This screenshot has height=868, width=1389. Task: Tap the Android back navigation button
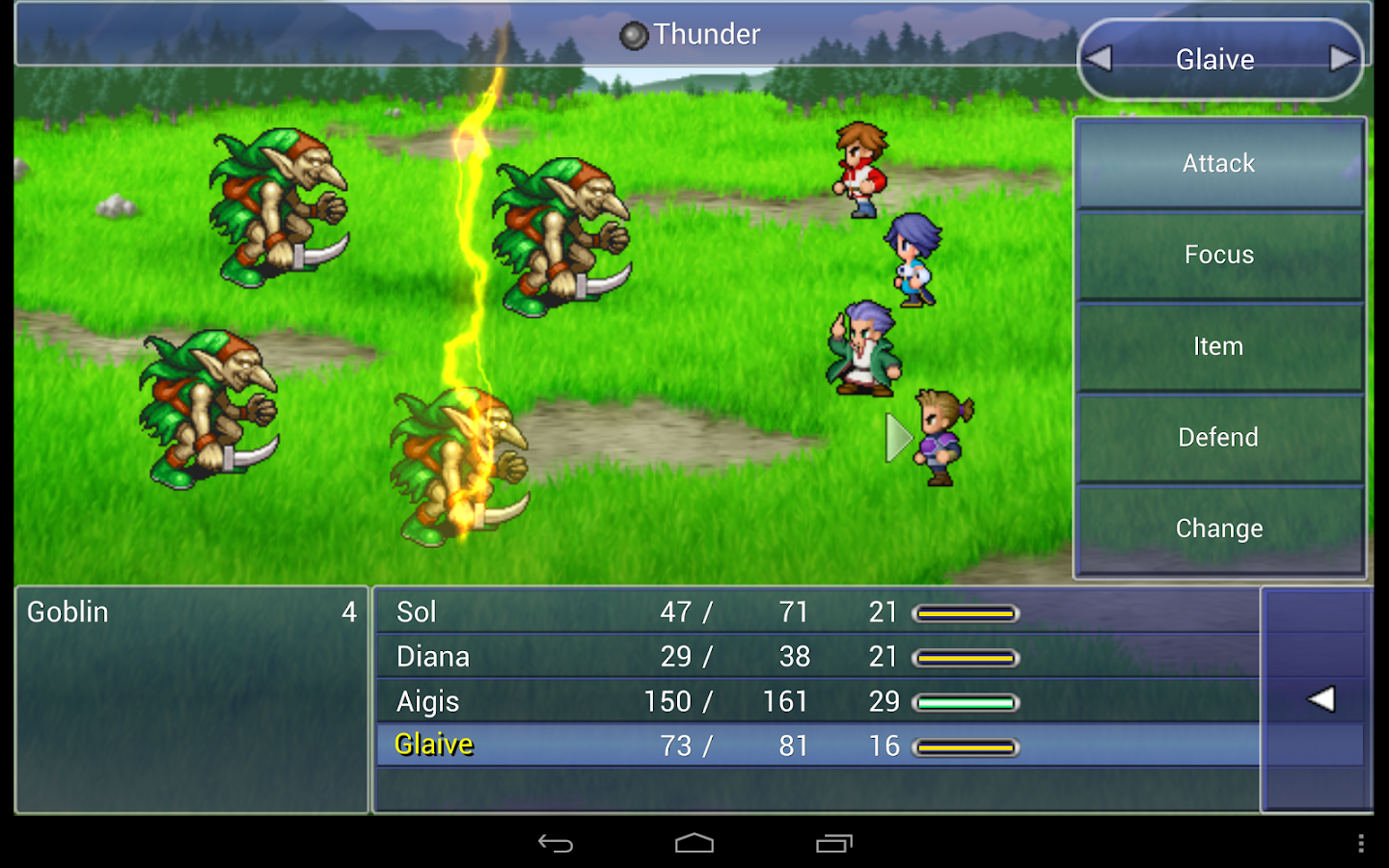556,844
